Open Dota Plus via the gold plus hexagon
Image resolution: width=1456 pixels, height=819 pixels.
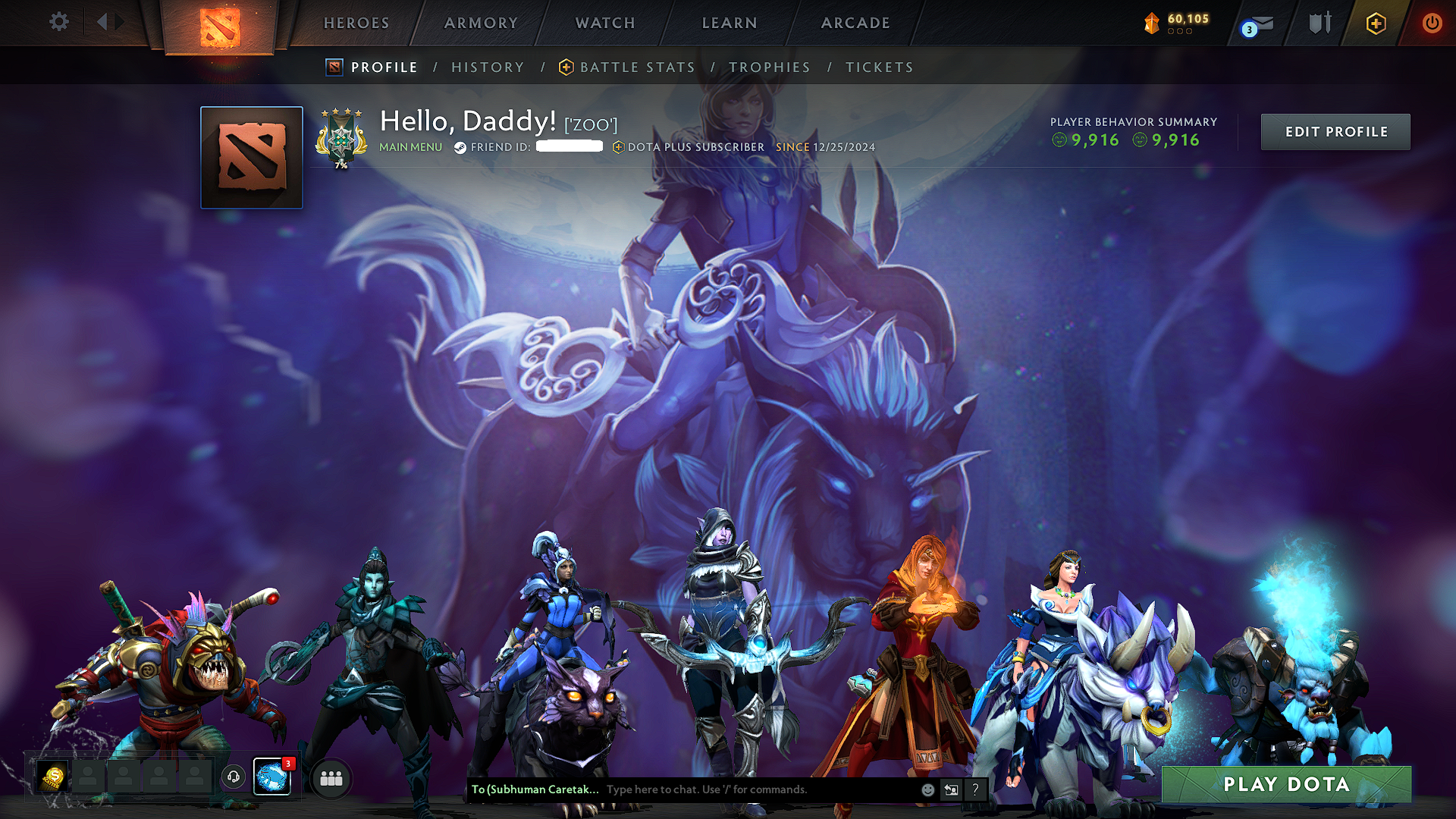[1376, 24]
